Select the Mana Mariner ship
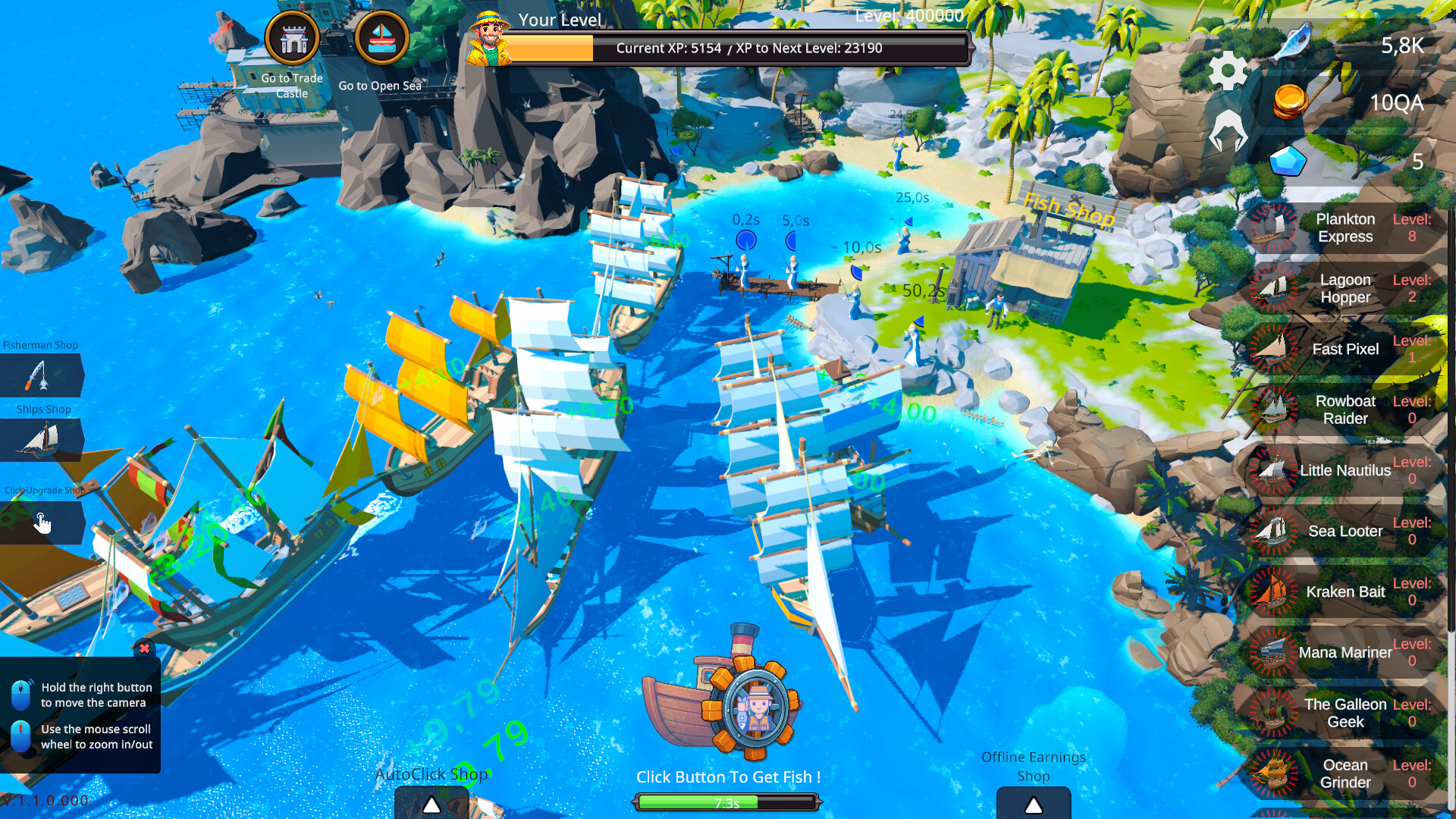1456x819 pixels. 1344,652
